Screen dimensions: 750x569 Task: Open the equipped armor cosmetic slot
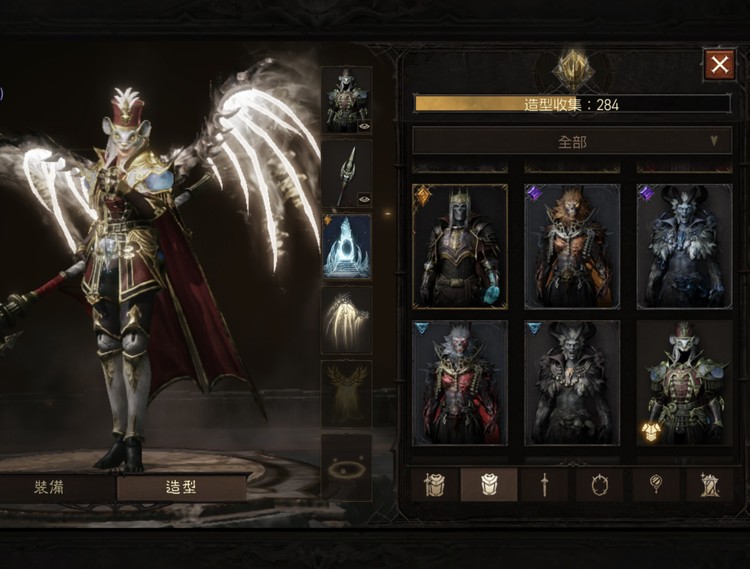click(346, 100)
